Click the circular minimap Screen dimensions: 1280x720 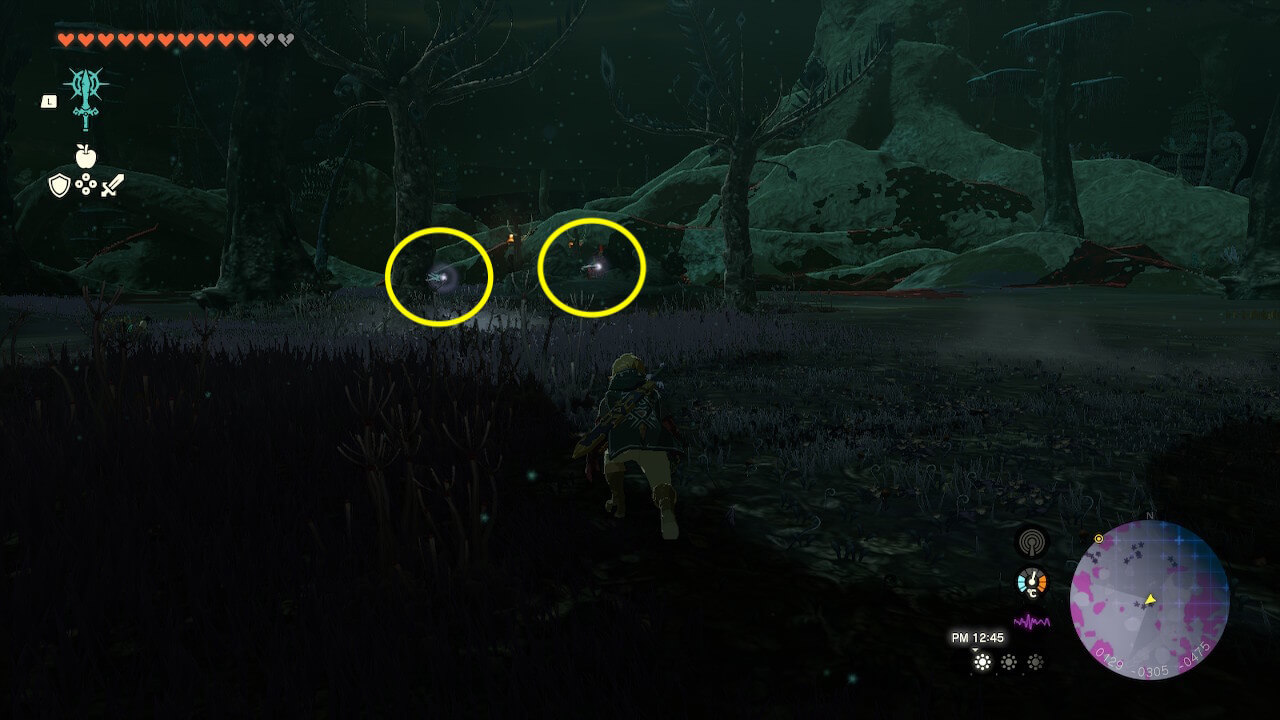[x=1149, y=599]
